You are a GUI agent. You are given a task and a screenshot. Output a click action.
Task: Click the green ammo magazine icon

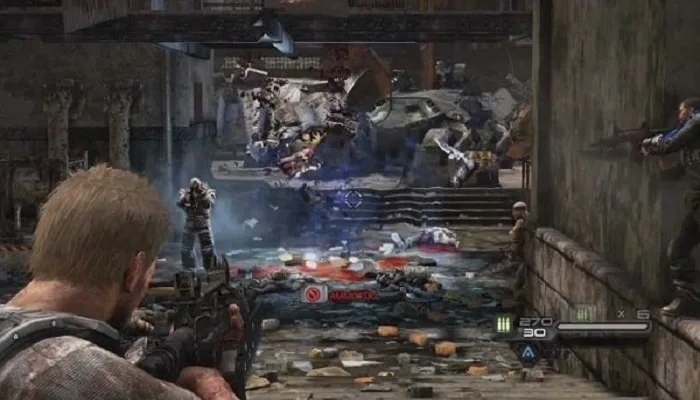tap(502, 324)
